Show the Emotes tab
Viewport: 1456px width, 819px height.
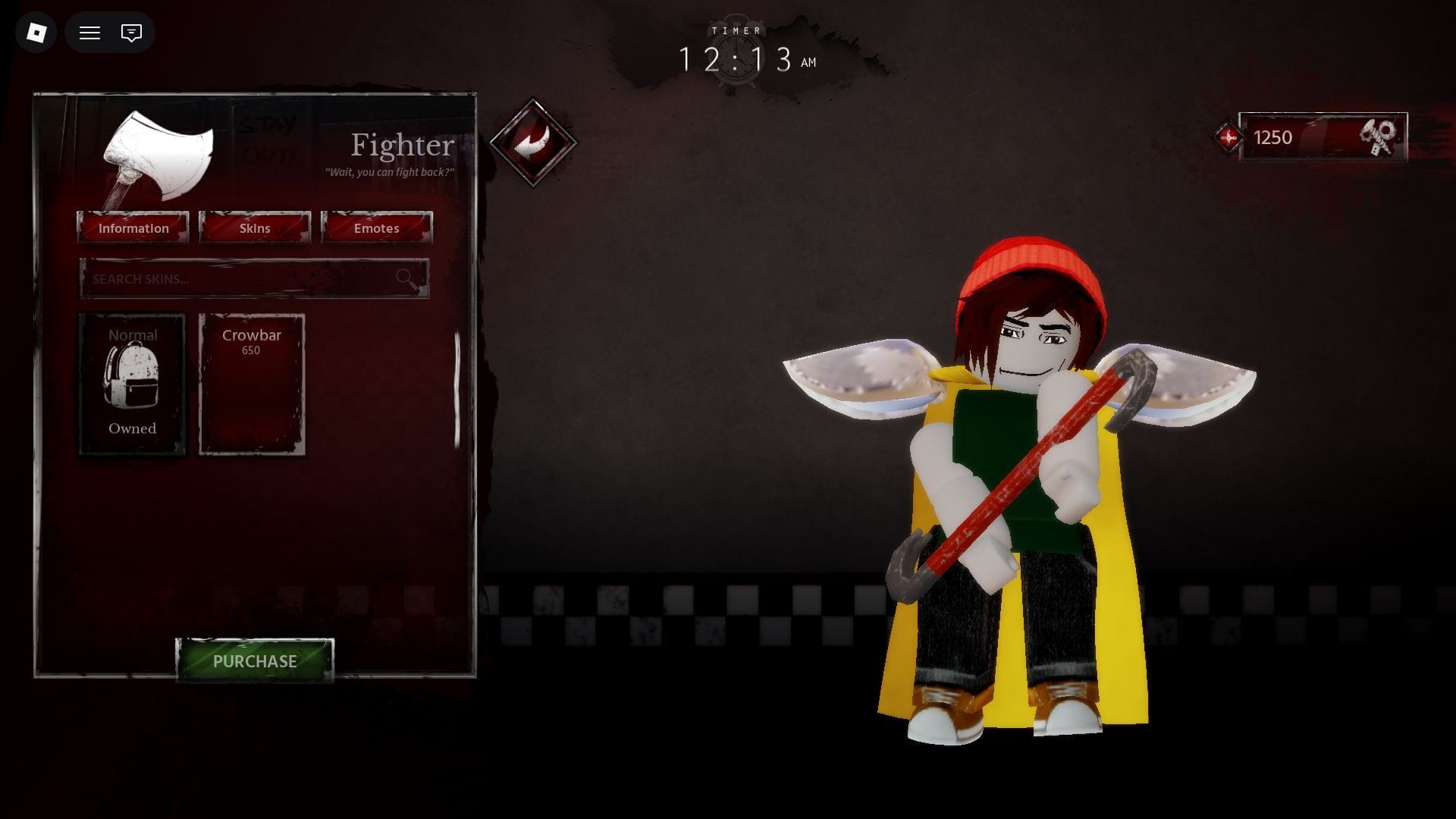[376, 227]
